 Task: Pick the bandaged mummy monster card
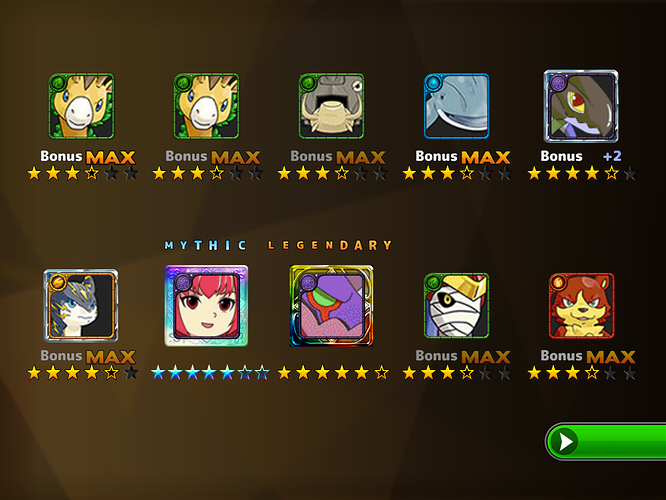456,306
